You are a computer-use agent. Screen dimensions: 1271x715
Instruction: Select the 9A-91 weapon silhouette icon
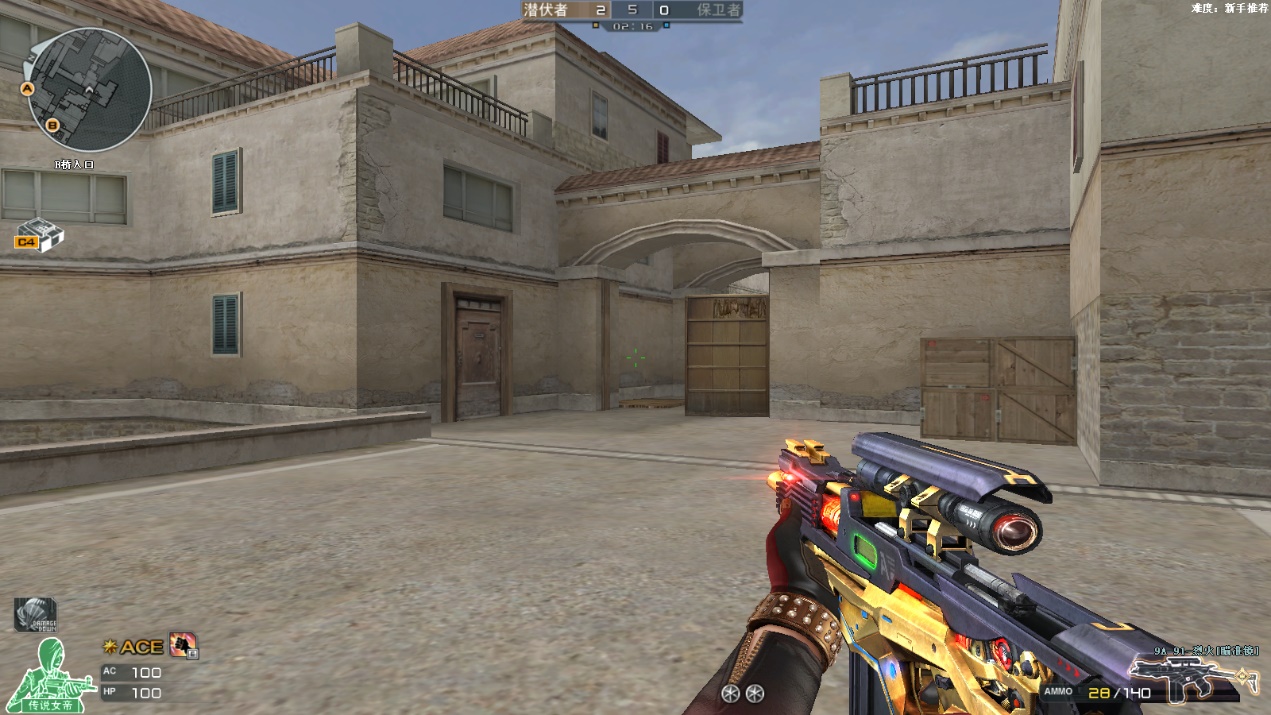click(x=1181, y=678)
